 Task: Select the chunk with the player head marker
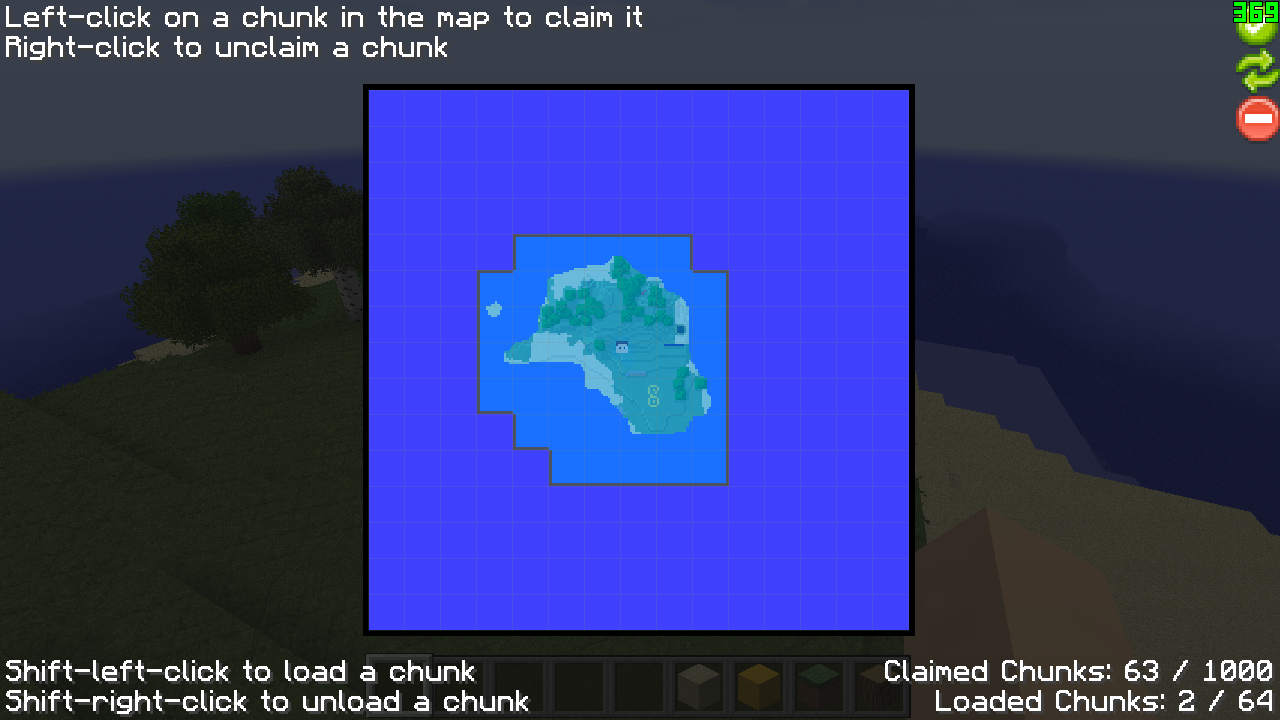tap(622, 347)
